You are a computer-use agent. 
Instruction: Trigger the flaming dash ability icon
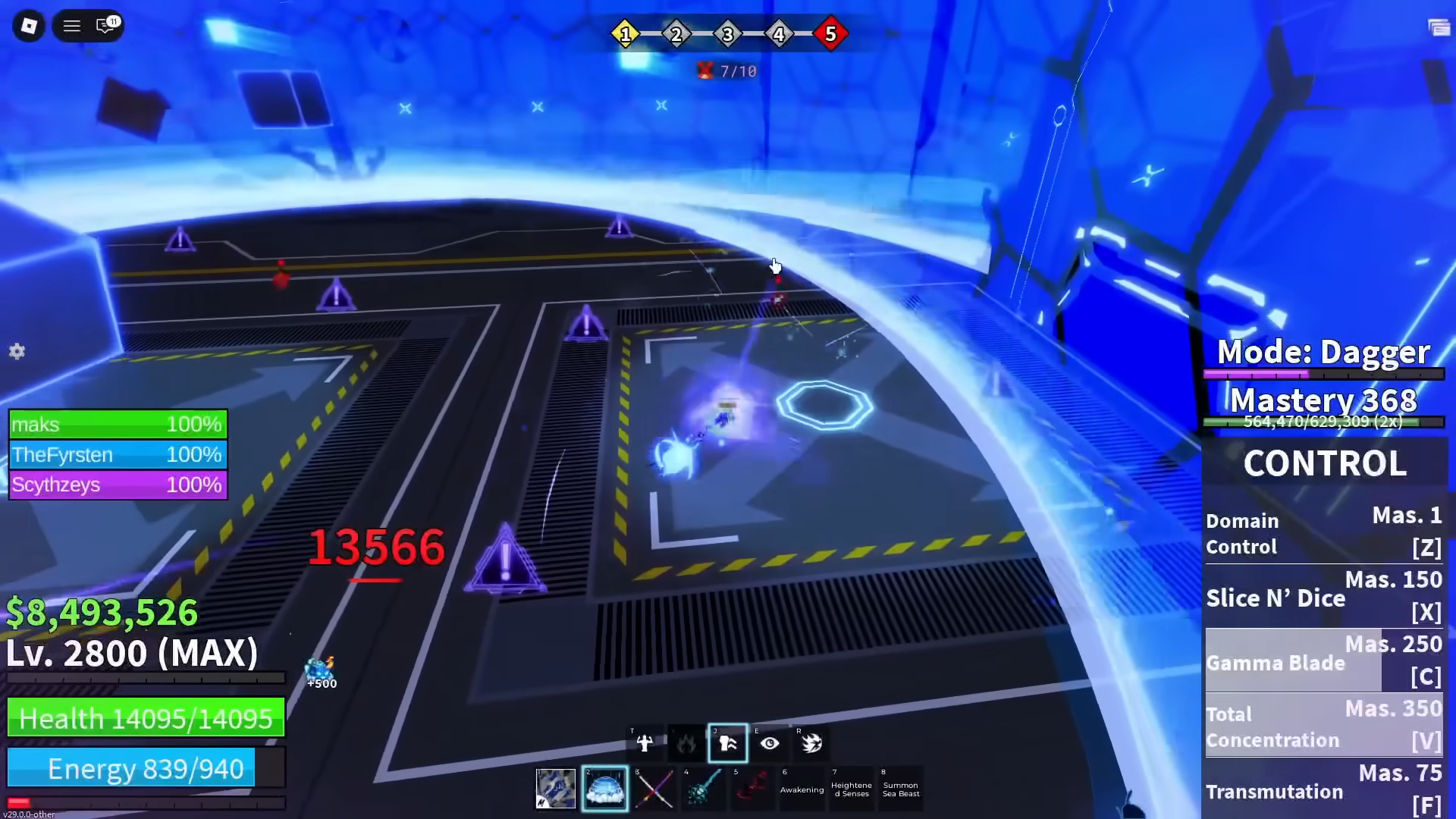point(811,743)
